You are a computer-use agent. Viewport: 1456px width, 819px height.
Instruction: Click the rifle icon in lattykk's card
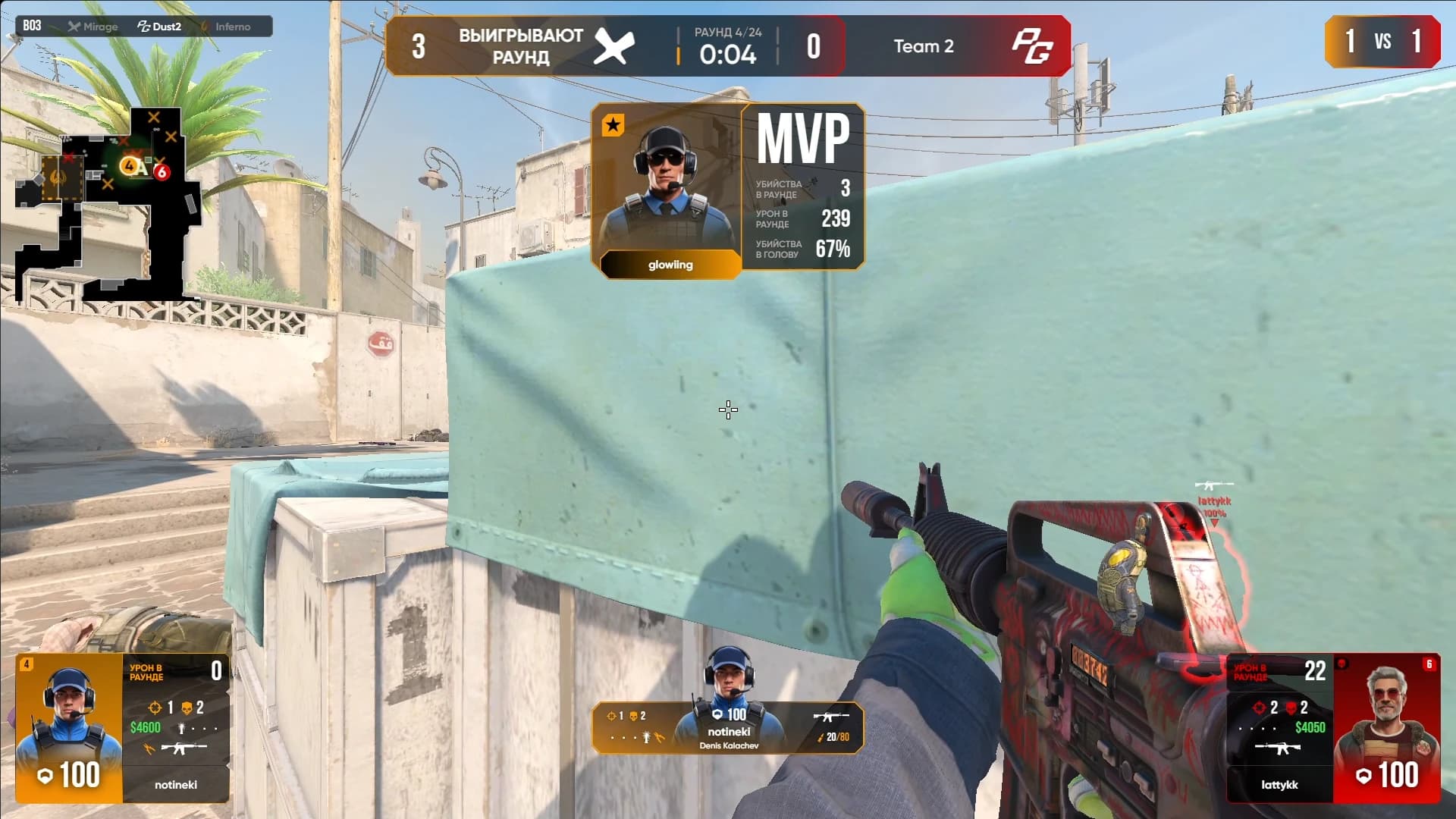tap(1277, 749)
